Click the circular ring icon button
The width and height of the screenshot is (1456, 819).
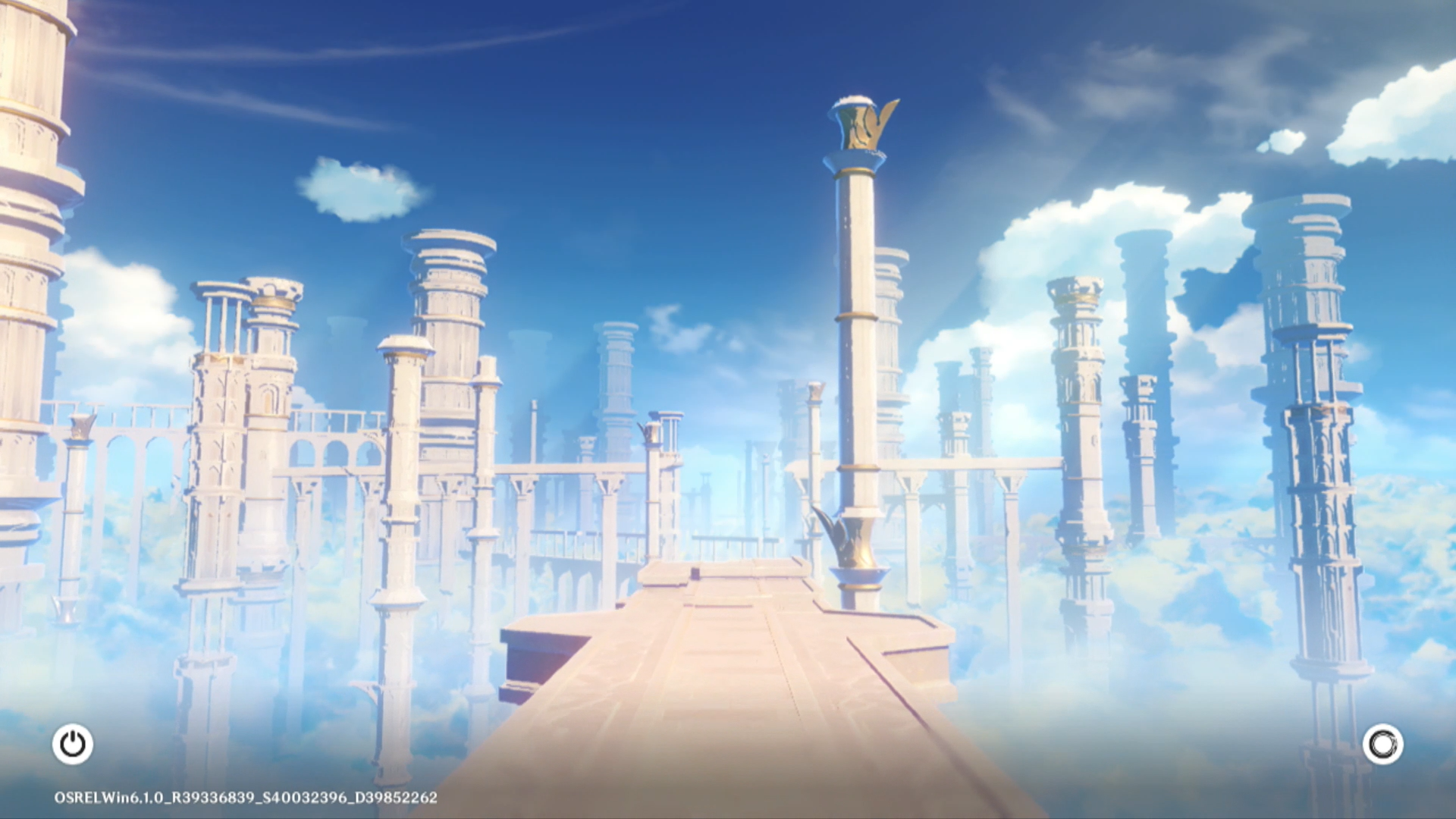click(1382, 744)
